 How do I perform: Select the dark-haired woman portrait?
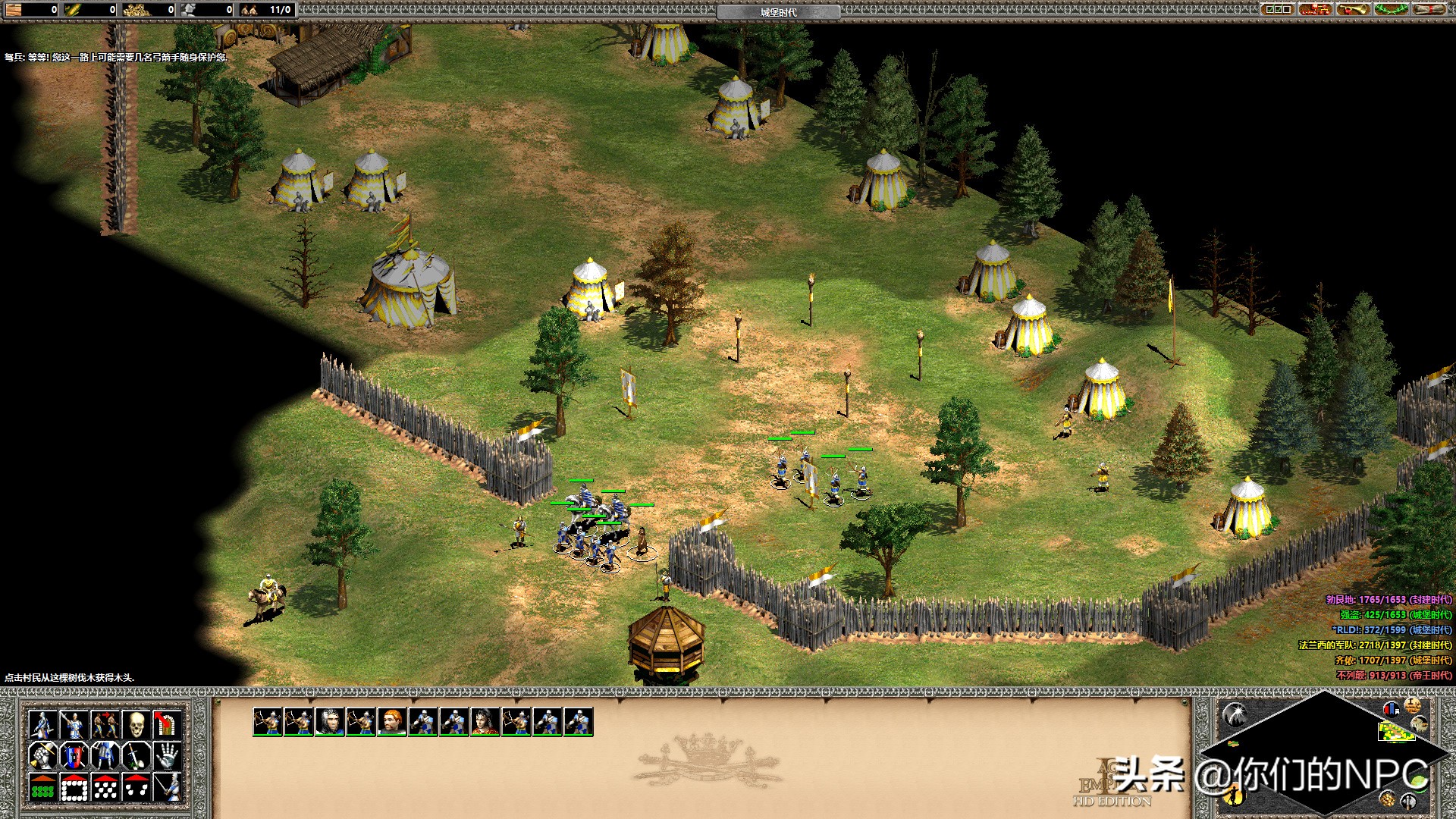485,722
